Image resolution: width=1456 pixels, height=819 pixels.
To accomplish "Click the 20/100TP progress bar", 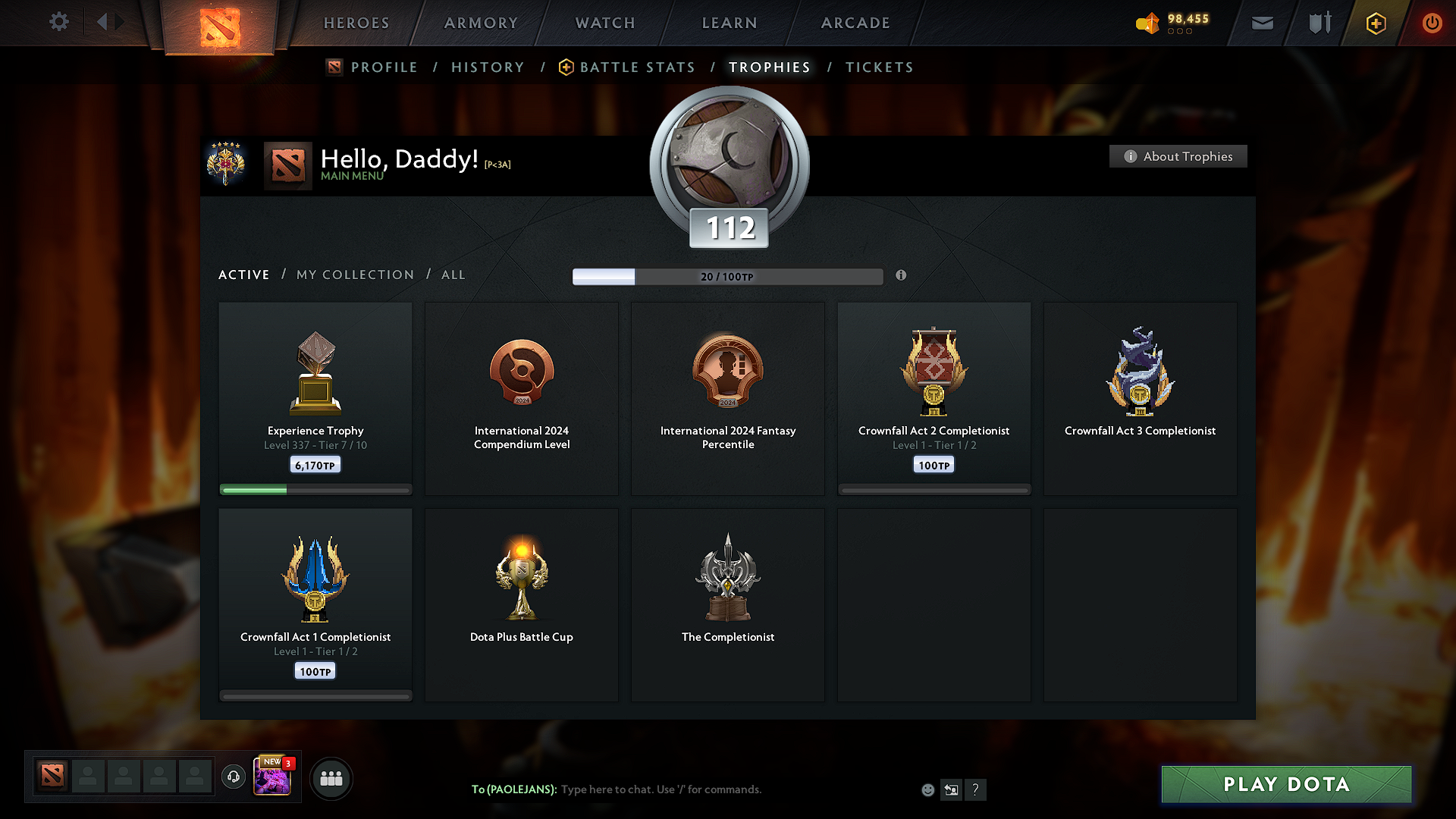I will 728,277.
